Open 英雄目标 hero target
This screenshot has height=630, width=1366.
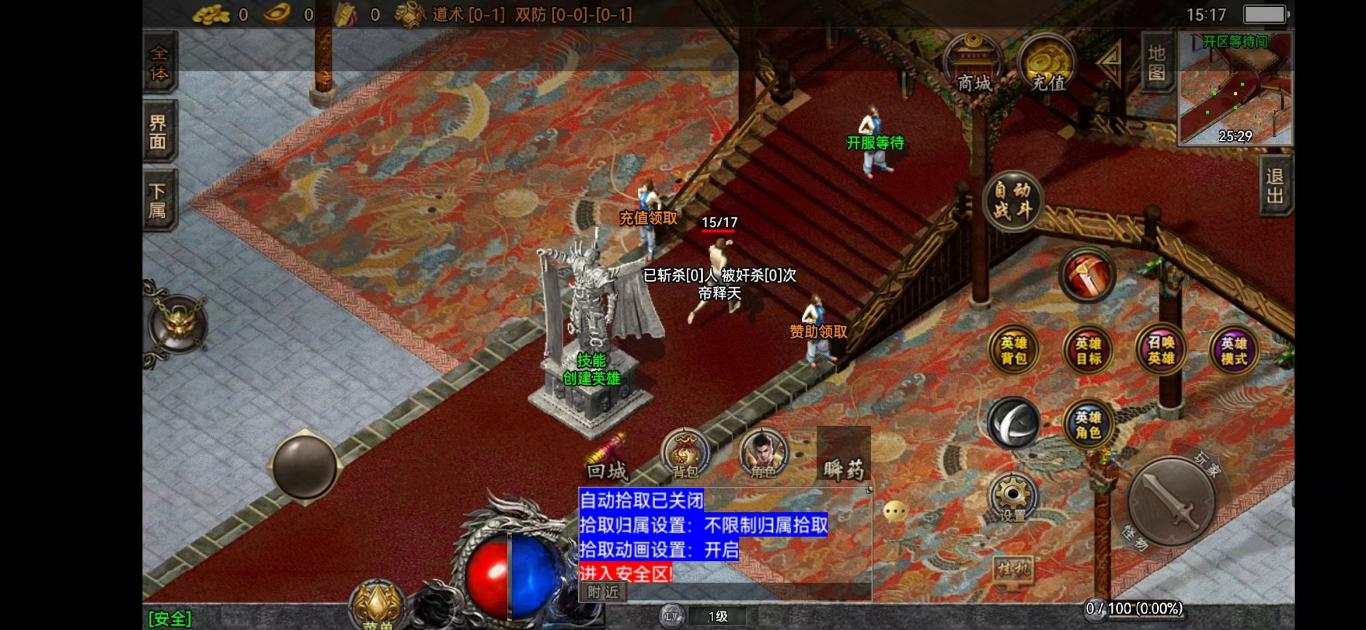point(1088,349)
